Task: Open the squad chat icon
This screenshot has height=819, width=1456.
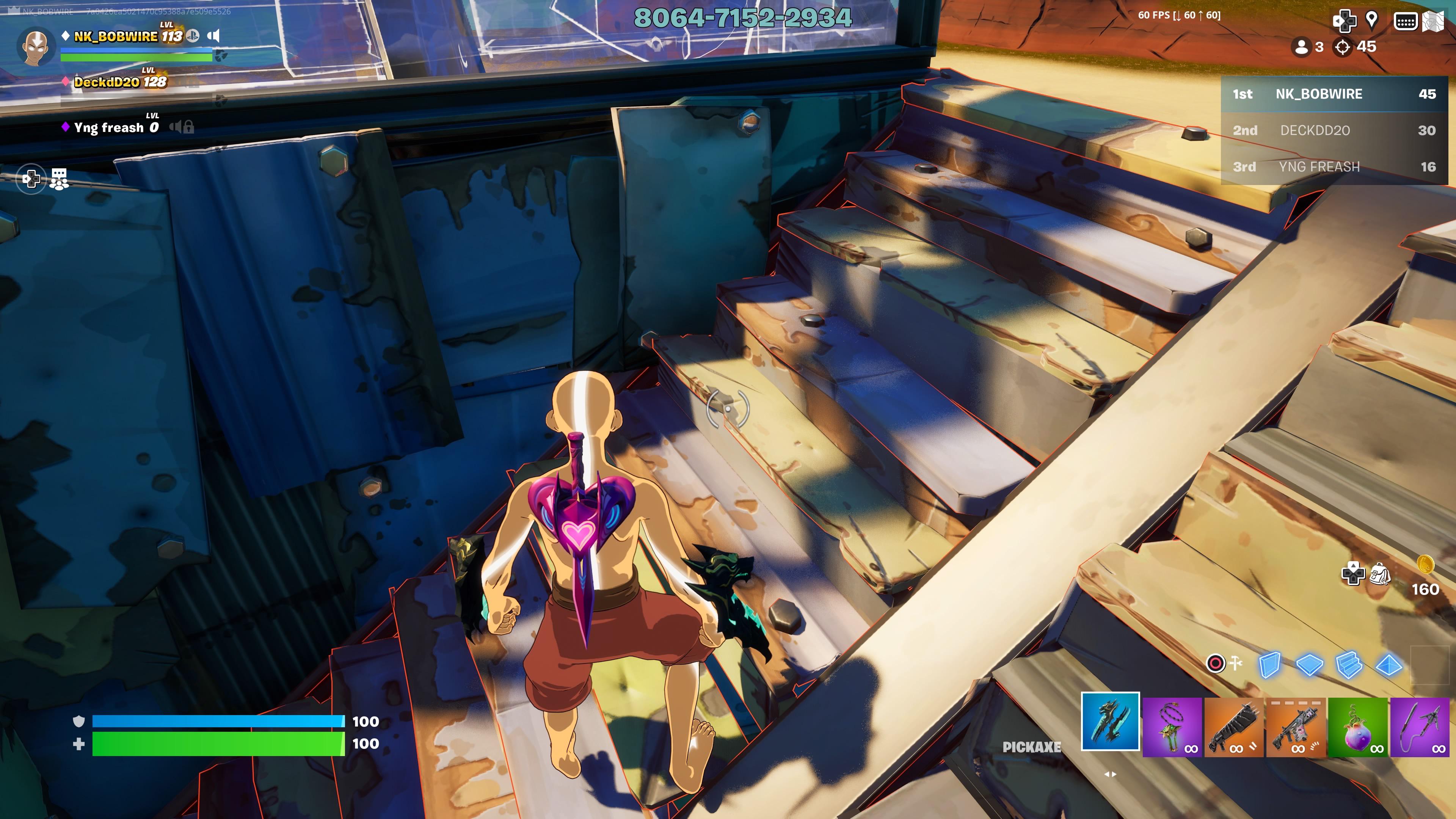Action: pyautogui.click(x=59, y=179)
